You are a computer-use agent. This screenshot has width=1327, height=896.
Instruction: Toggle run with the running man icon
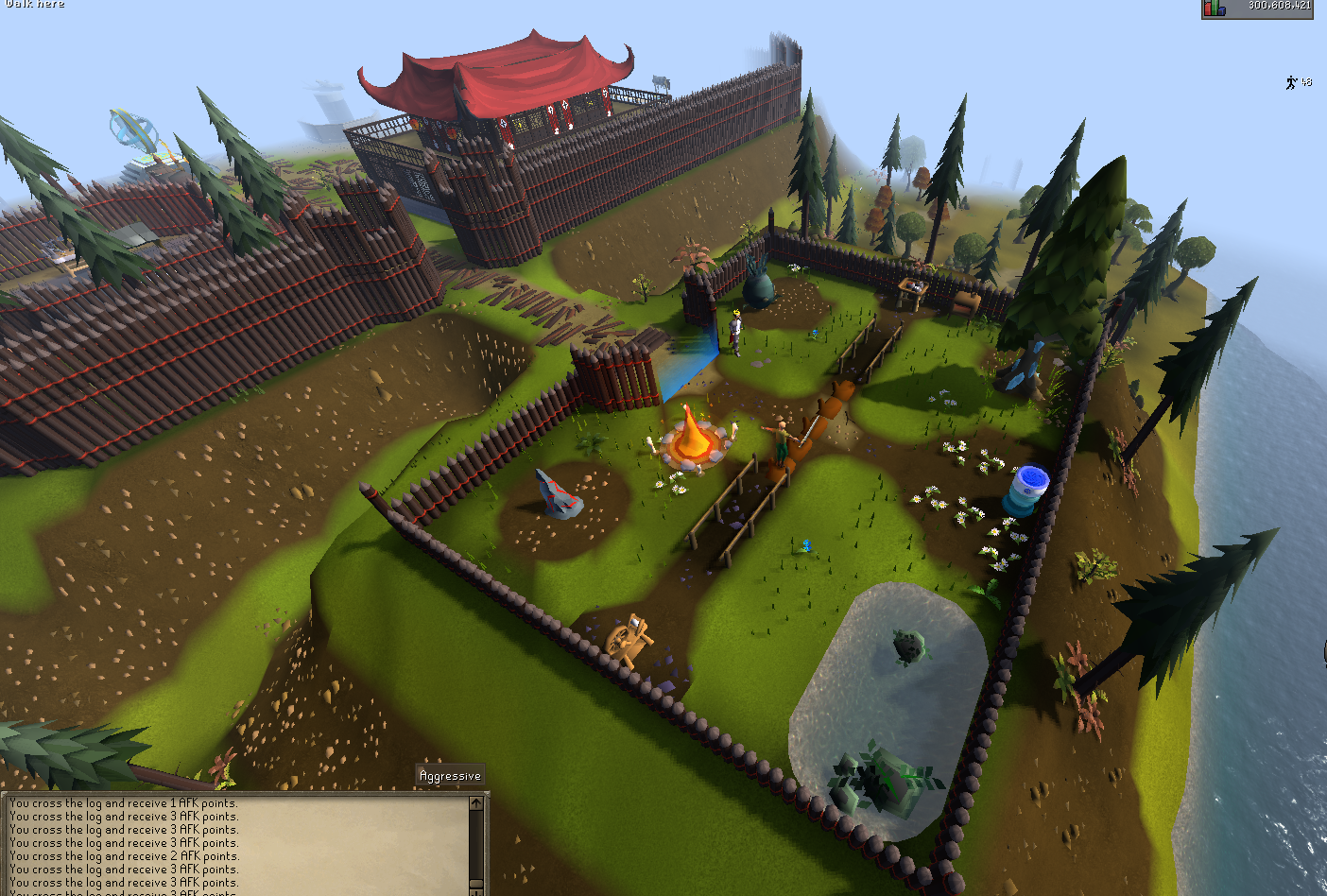point(1291,83)
